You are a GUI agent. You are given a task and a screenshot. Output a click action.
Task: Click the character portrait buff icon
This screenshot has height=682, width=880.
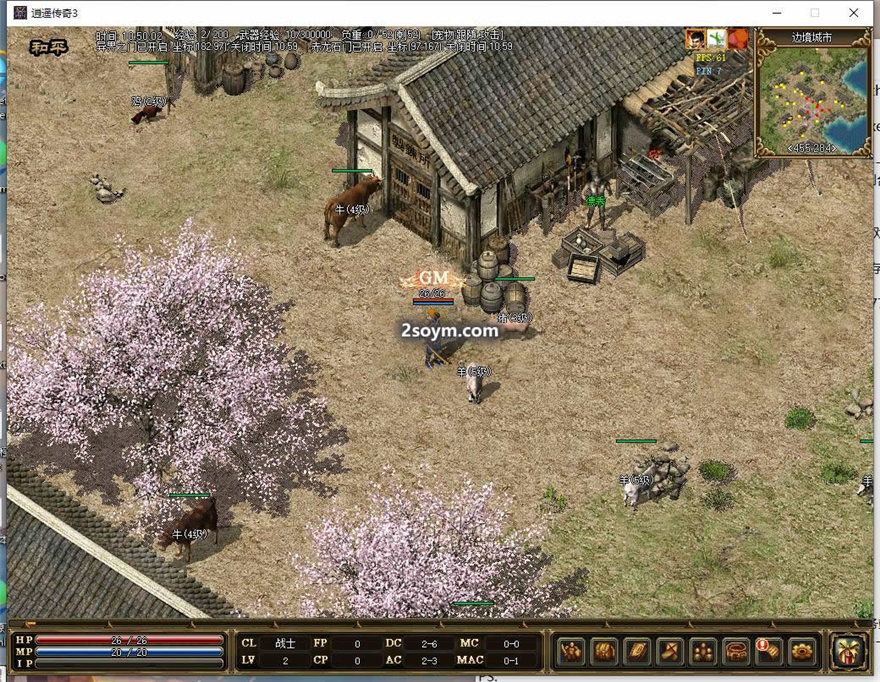tap(695, 38)
